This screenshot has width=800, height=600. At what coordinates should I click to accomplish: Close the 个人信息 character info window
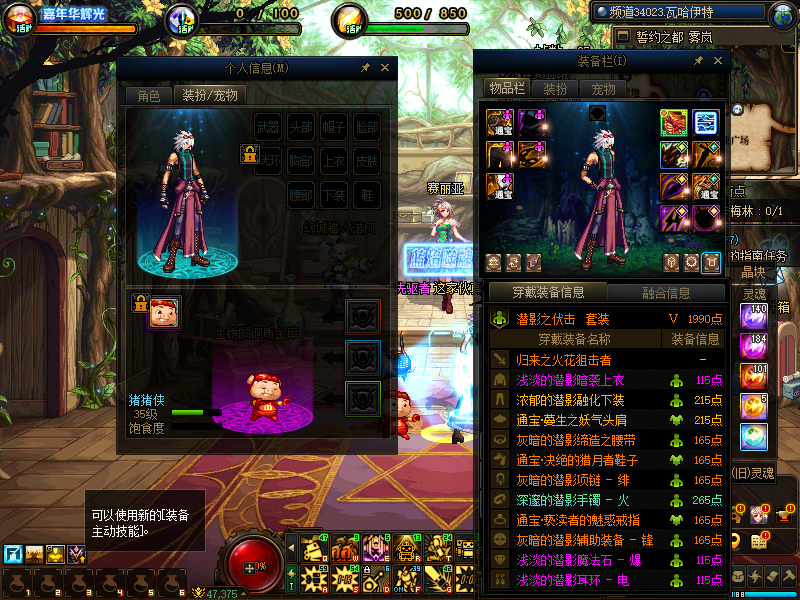coord(384,68)
